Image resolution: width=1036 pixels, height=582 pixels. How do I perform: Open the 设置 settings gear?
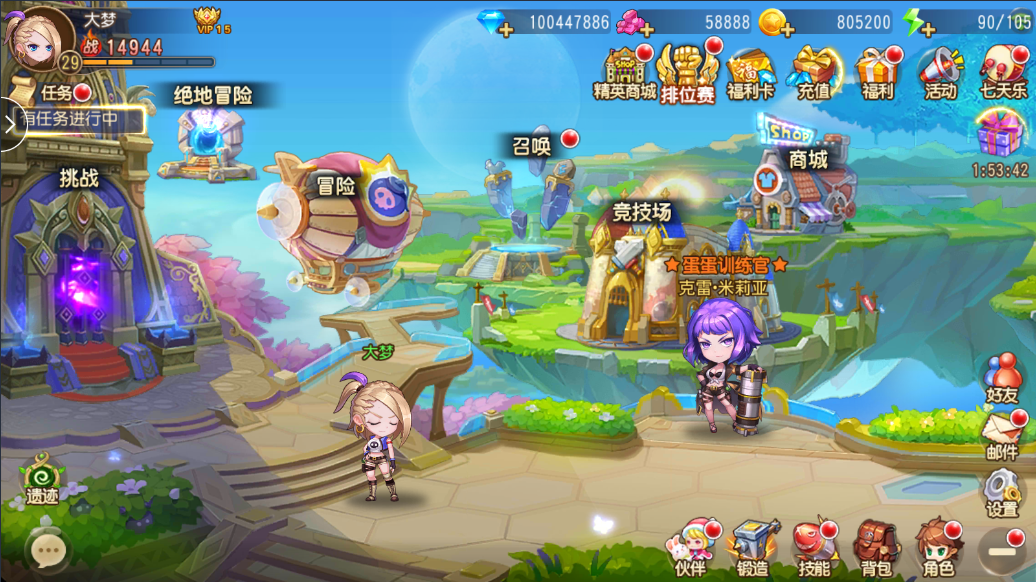click(1001, 493)
